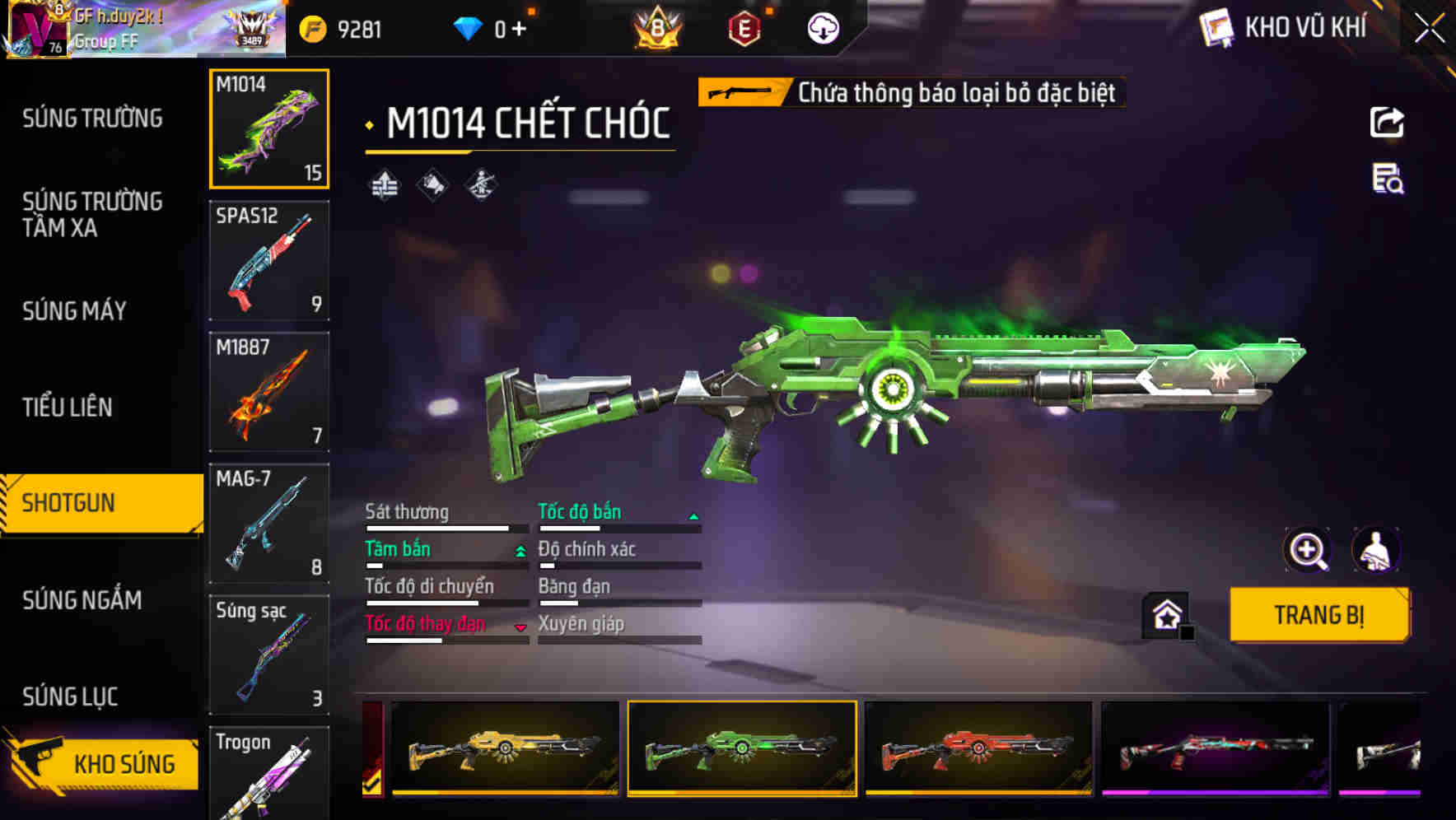
Task: Switch to the SÚNG TRƯỜNG category
Action: [x=92, y=119]
